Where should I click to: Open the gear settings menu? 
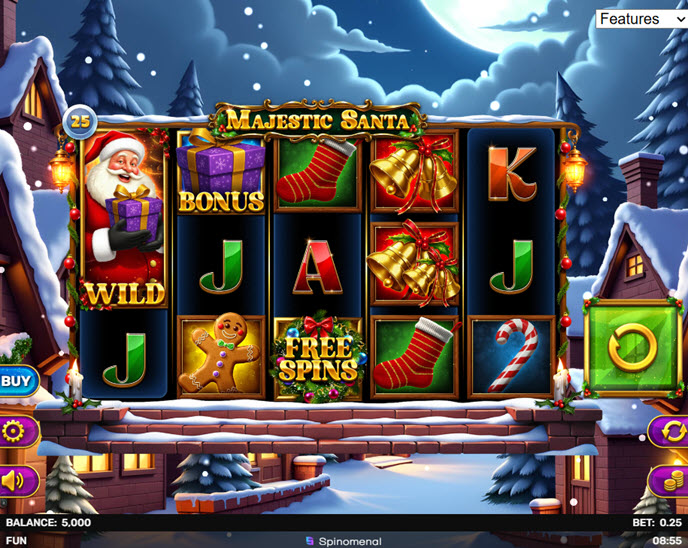(x=16, y=432)
